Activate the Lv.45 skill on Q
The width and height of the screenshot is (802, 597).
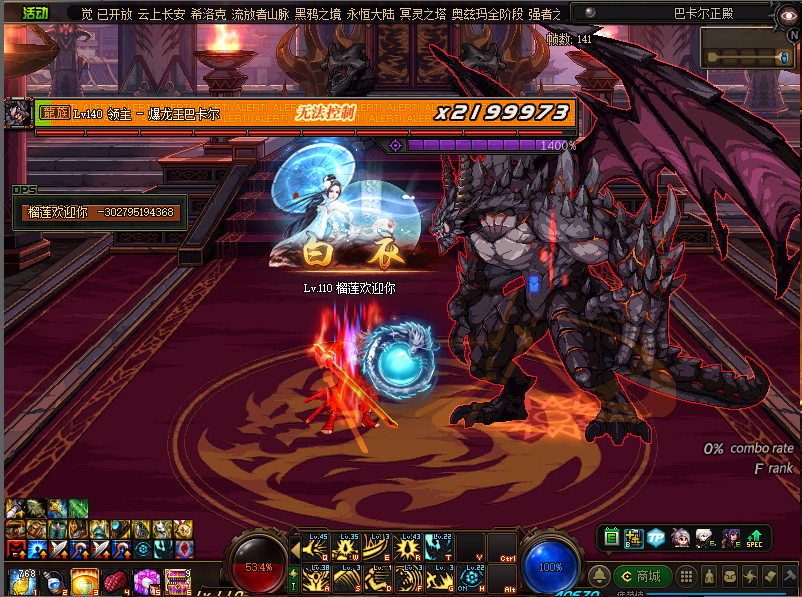pyautogui.click(x=319, y=548)
